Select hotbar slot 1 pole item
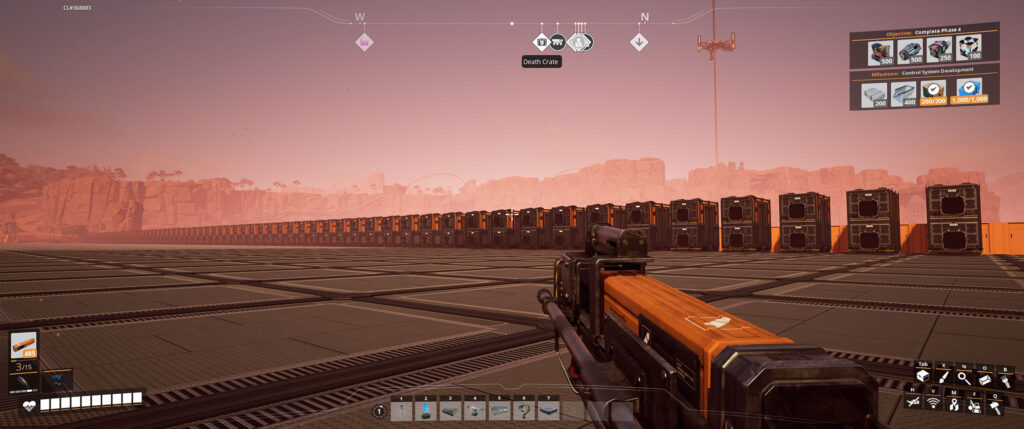This screenshot has width=1024, height=429. click(401, 411)
